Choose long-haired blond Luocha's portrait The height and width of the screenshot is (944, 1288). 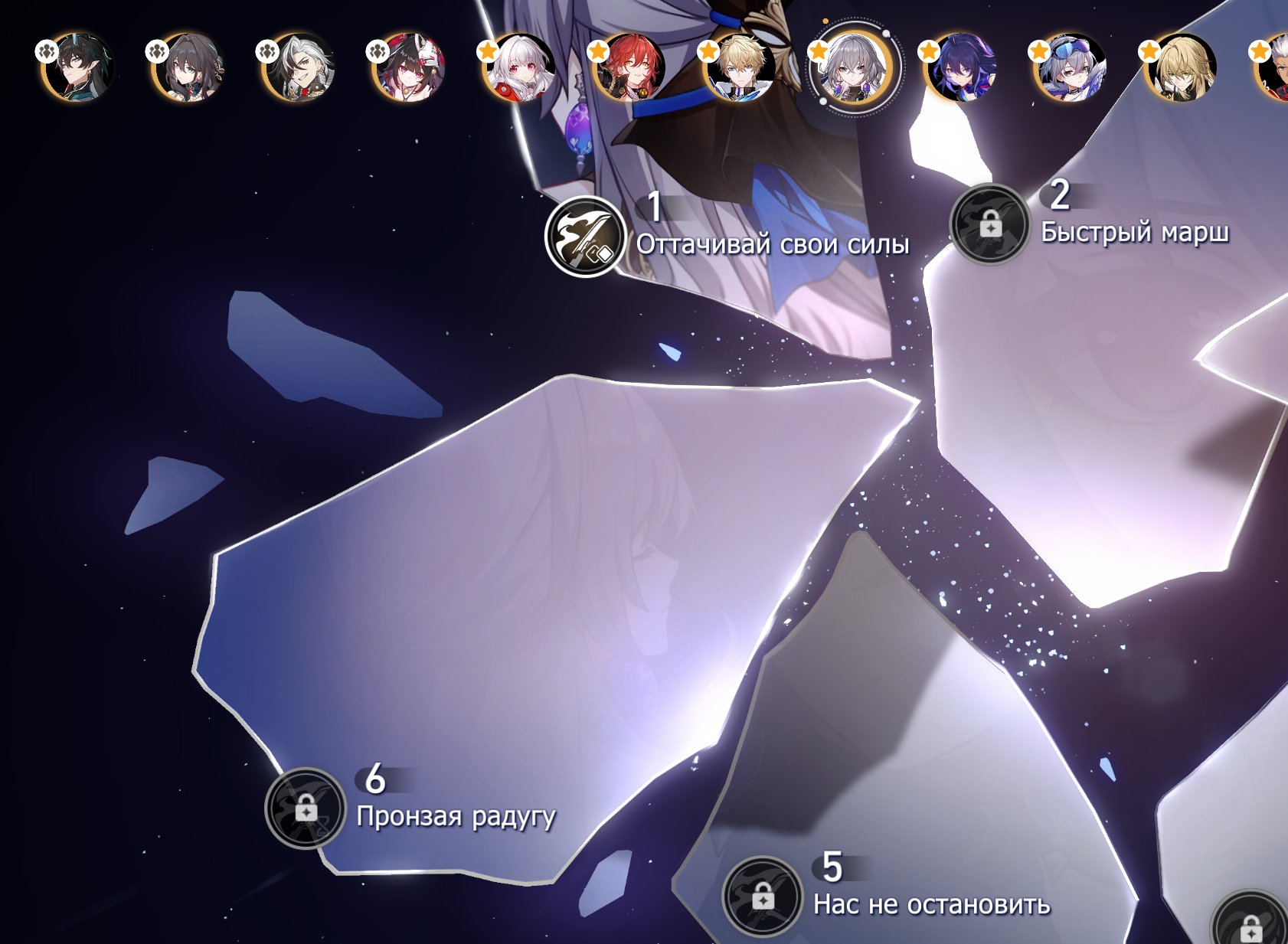pyautogui.click(x=1180, y=67)
